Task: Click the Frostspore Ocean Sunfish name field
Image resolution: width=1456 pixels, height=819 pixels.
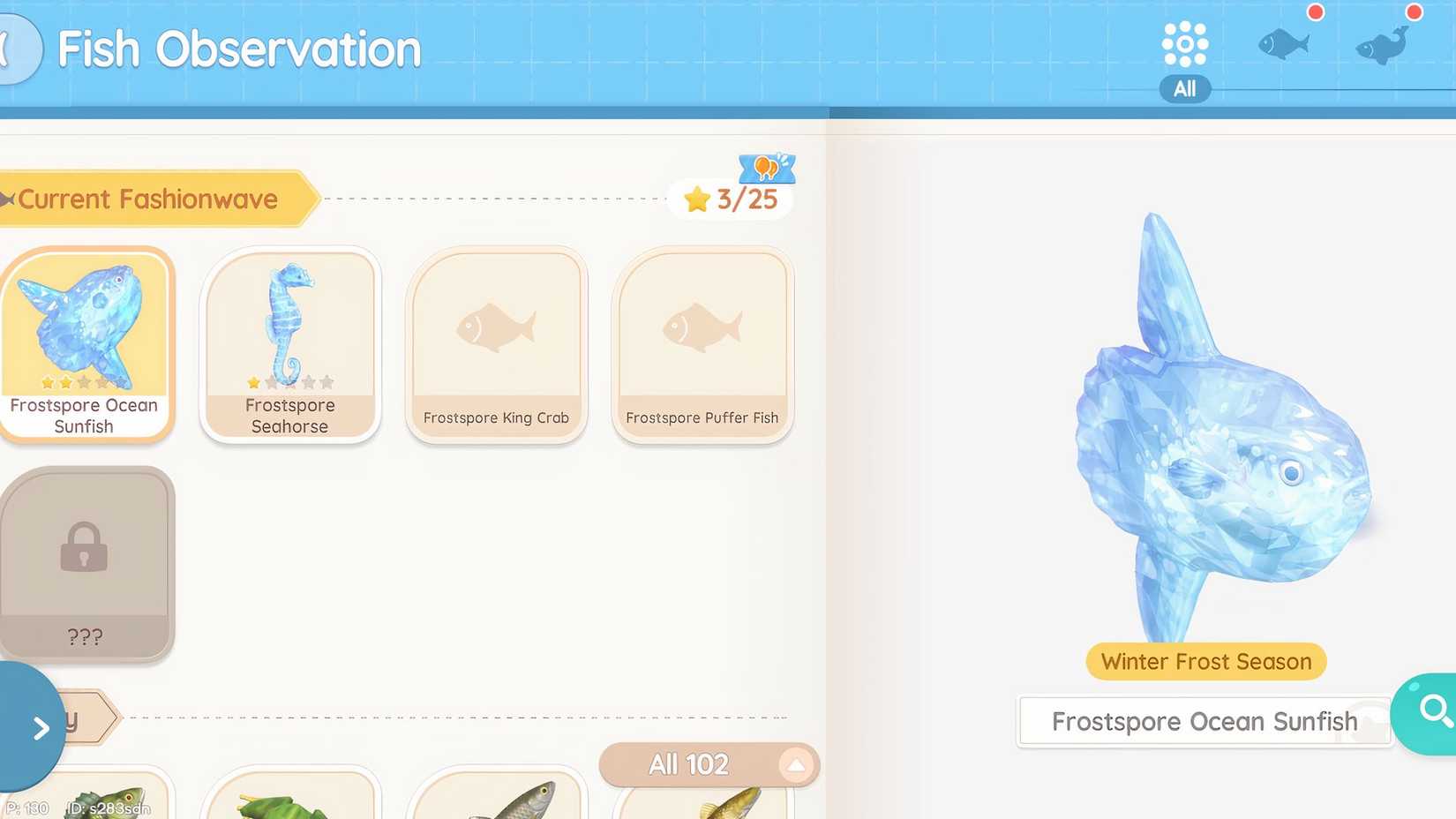Action: 1204,721
